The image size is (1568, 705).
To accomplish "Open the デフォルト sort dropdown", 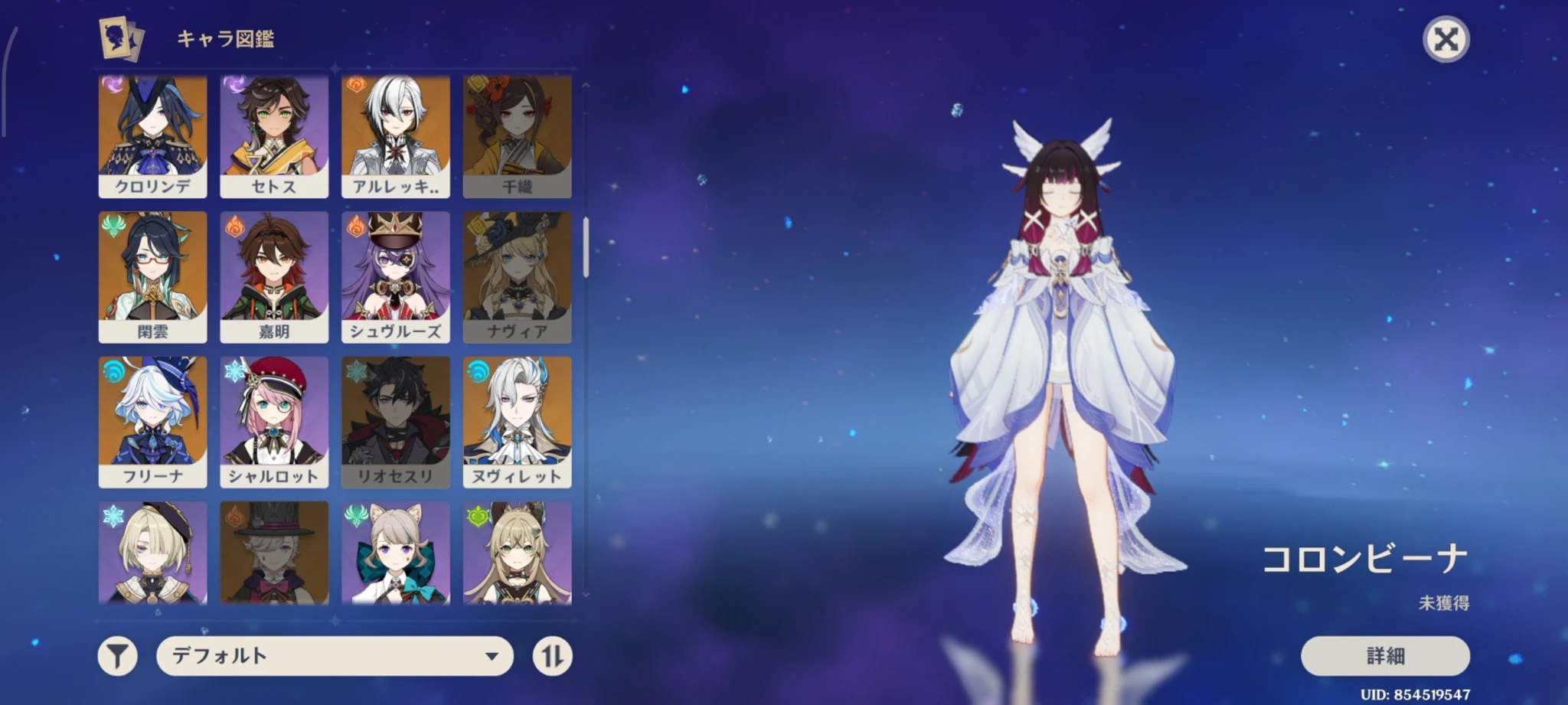I will click(335, 656).
